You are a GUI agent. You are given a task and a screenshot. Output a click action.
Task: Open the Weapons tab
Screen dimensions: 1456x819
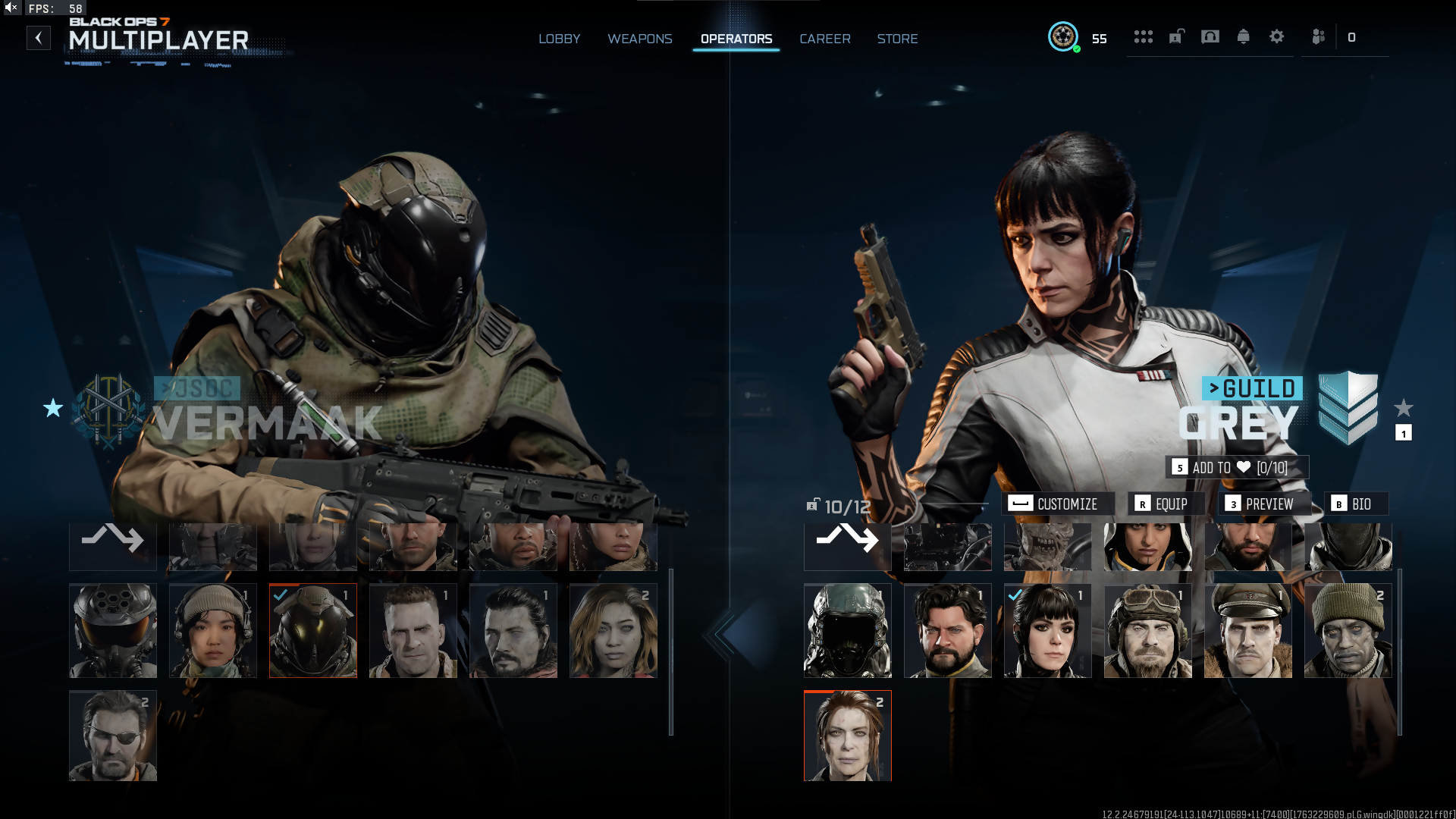pyautogui.click(x=639, y=39)
